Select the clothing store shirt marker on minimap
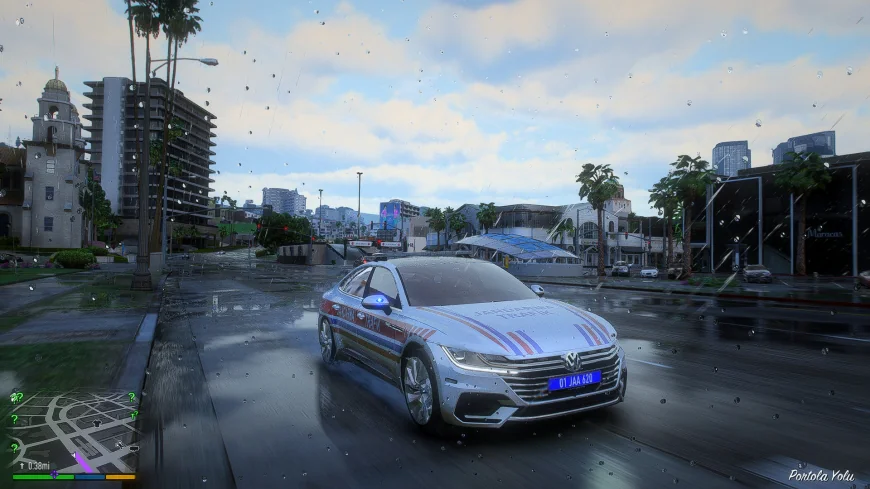This screenshot has height=489, width=870. (x=97, y=423)
